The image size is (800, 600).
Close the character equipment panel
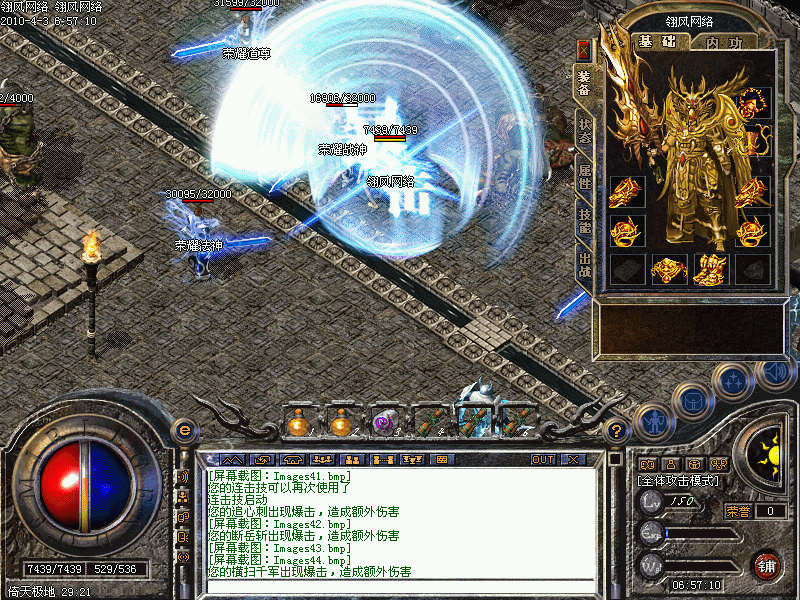click(584, 48)
